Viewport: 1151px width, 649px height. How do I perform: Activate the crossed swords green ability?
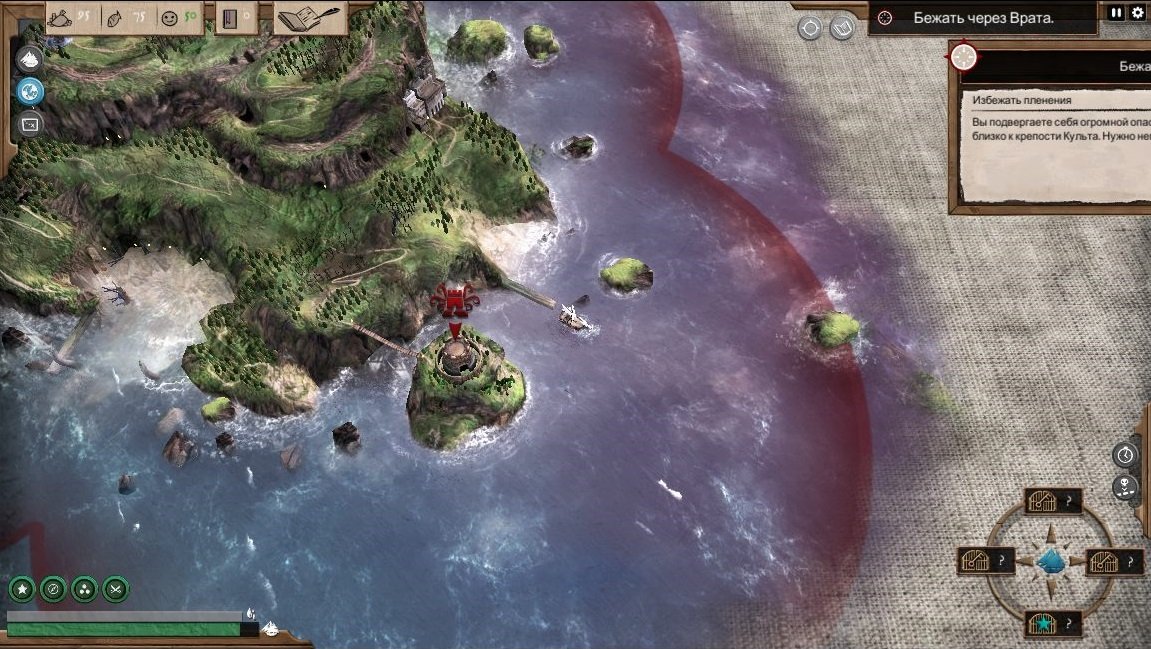click(115, 589)
